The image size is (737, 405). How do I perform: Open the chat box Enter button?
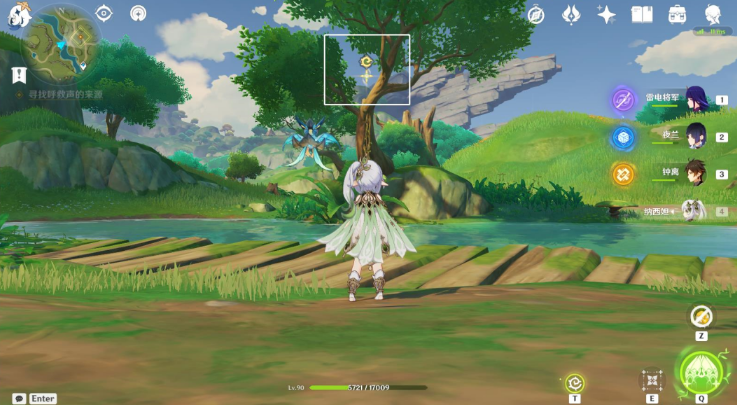coord(35,398)
